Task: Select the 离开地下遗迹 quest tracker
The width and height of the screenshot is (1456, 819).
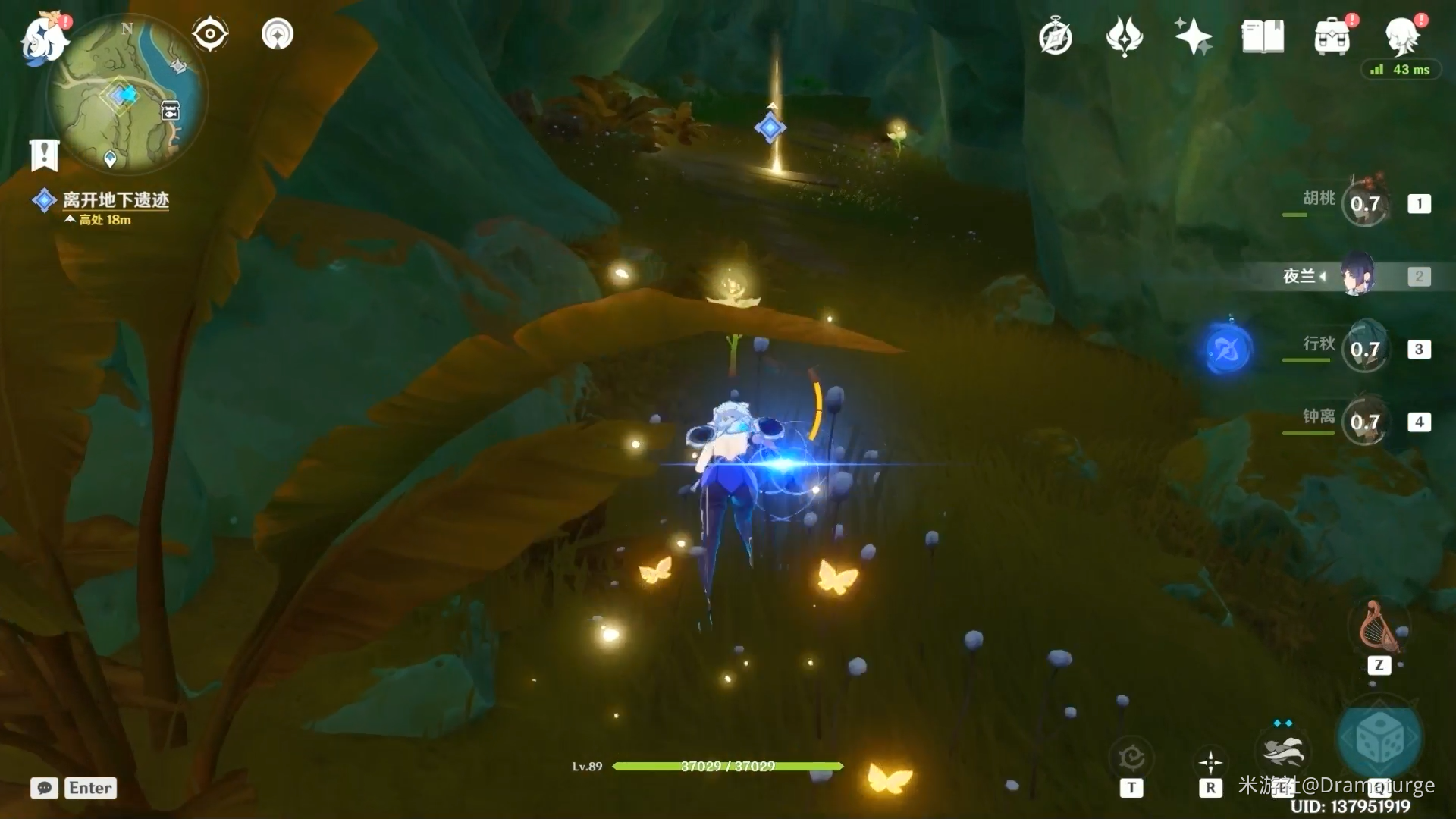Action: [115, 200]
